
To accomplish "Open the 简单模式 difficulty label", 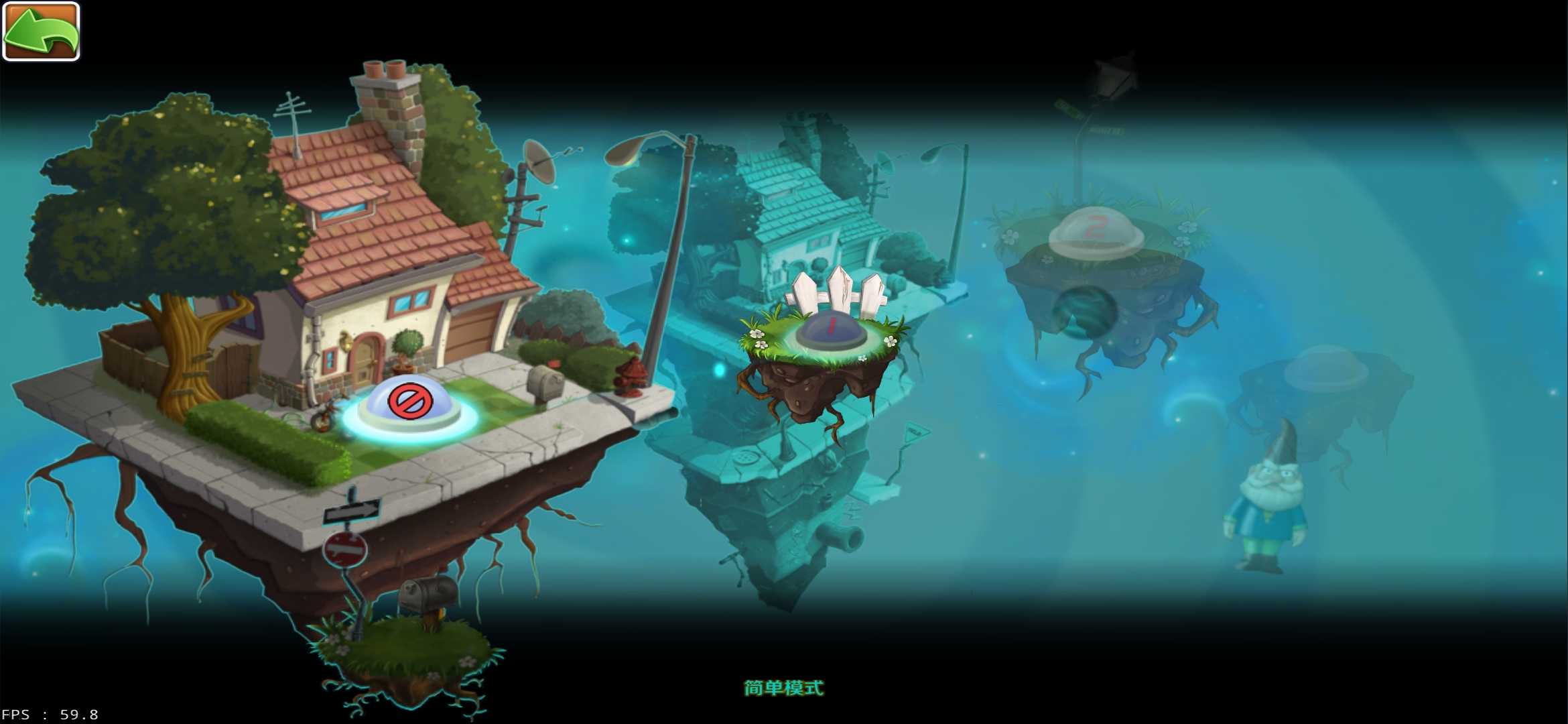I will [783, 686].
